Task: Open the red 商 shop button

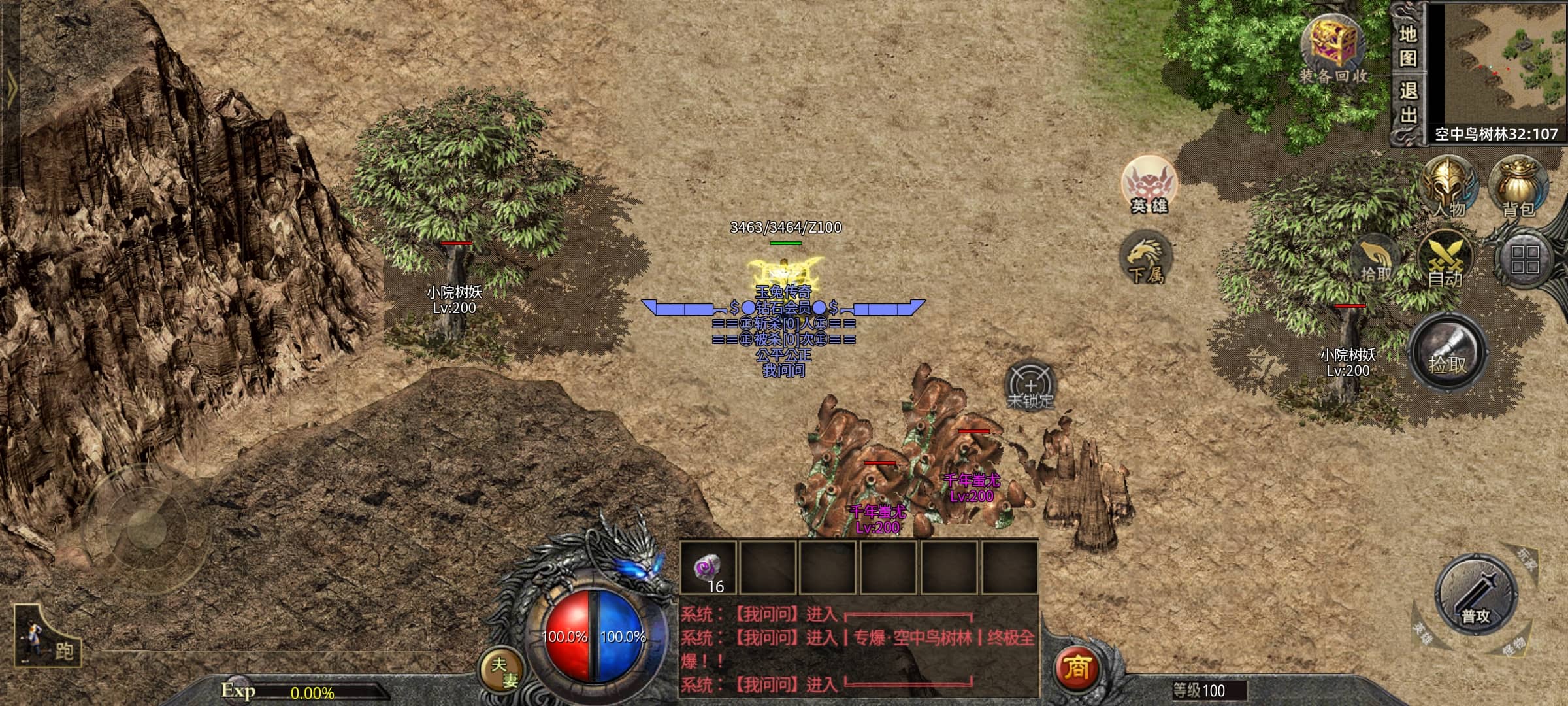Action: tap(1076, 668)
